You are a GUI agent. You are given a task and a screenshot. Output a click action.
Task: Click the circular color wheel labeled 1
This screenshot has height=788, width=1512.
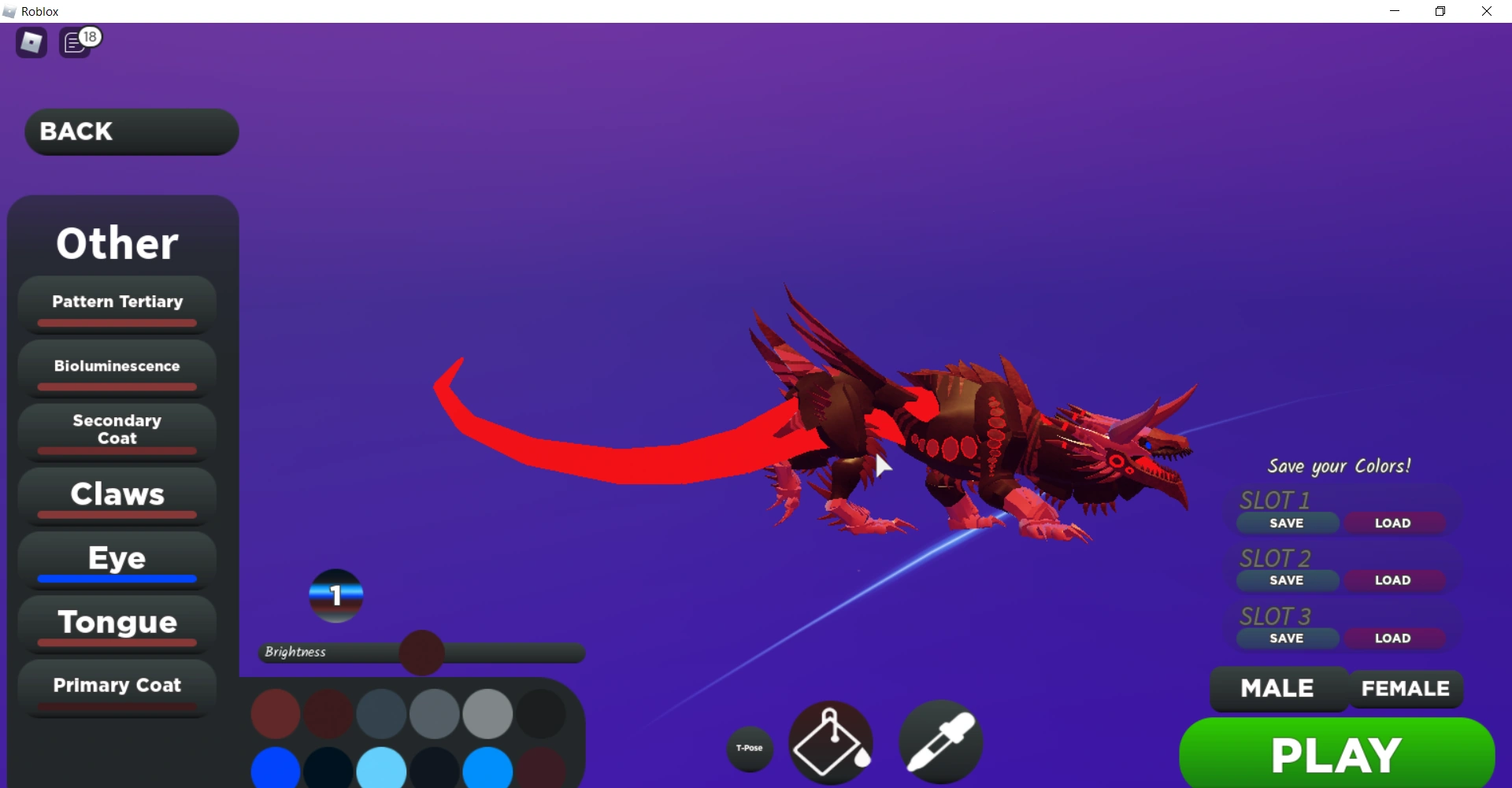tap(335, 596)
